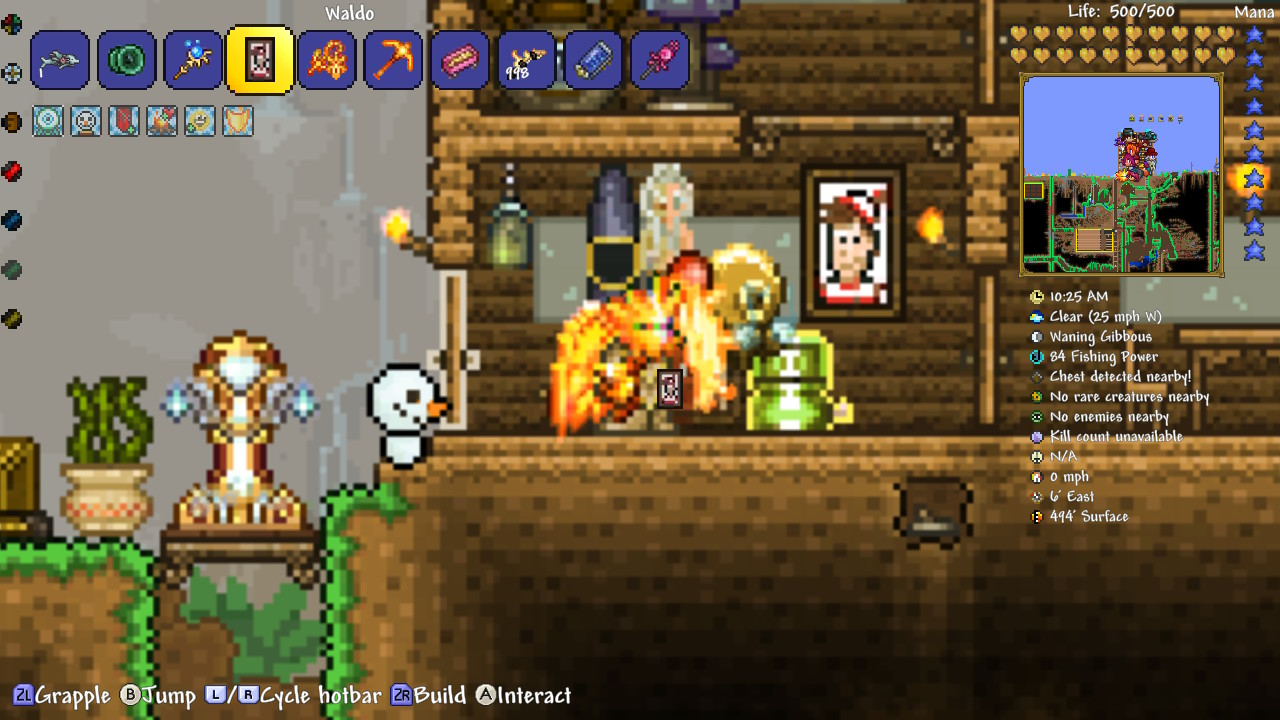Select the red team color dot on the left

coord(13,171)
